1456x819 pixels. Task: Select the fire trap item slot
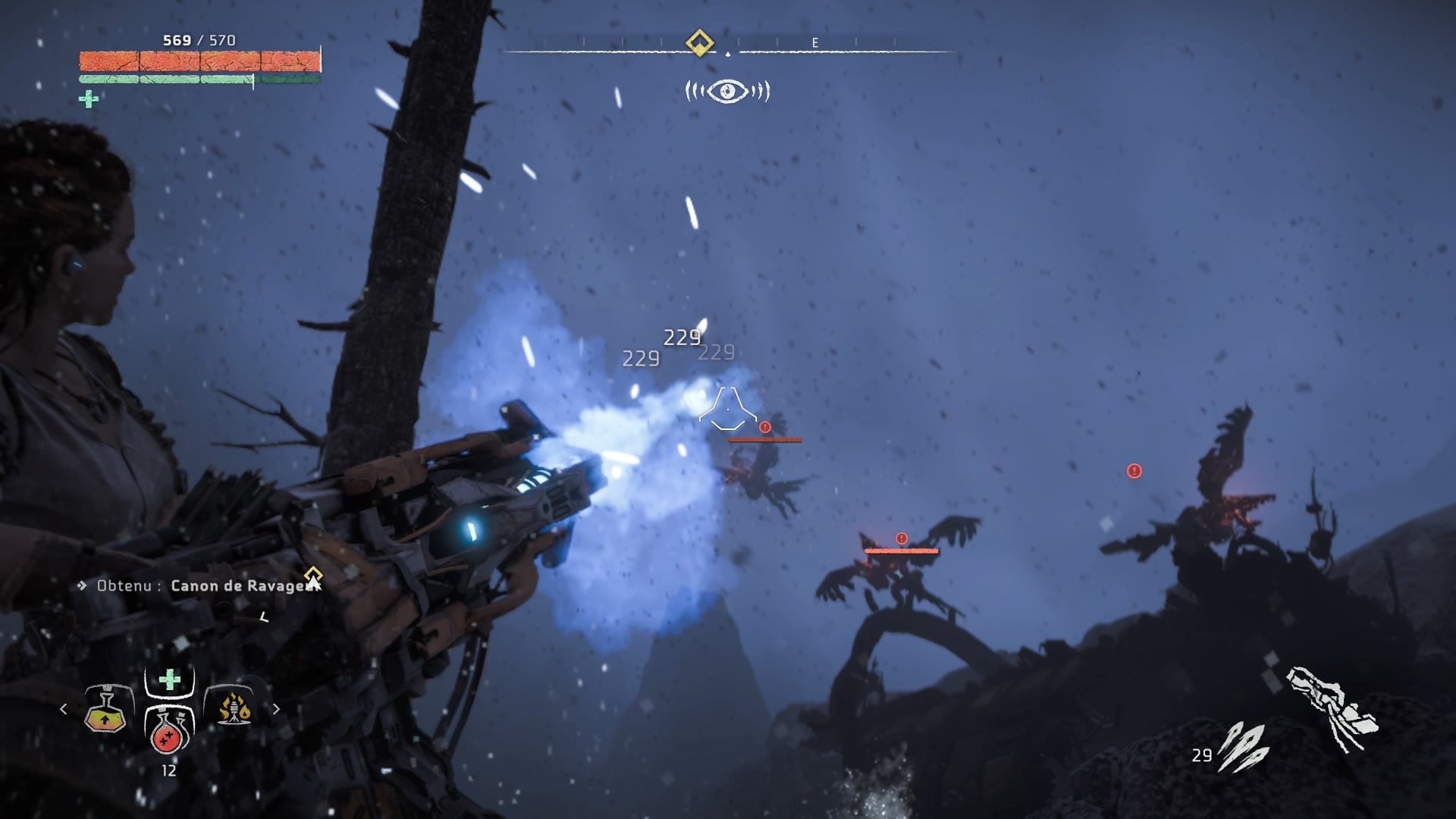pos(234,709)
